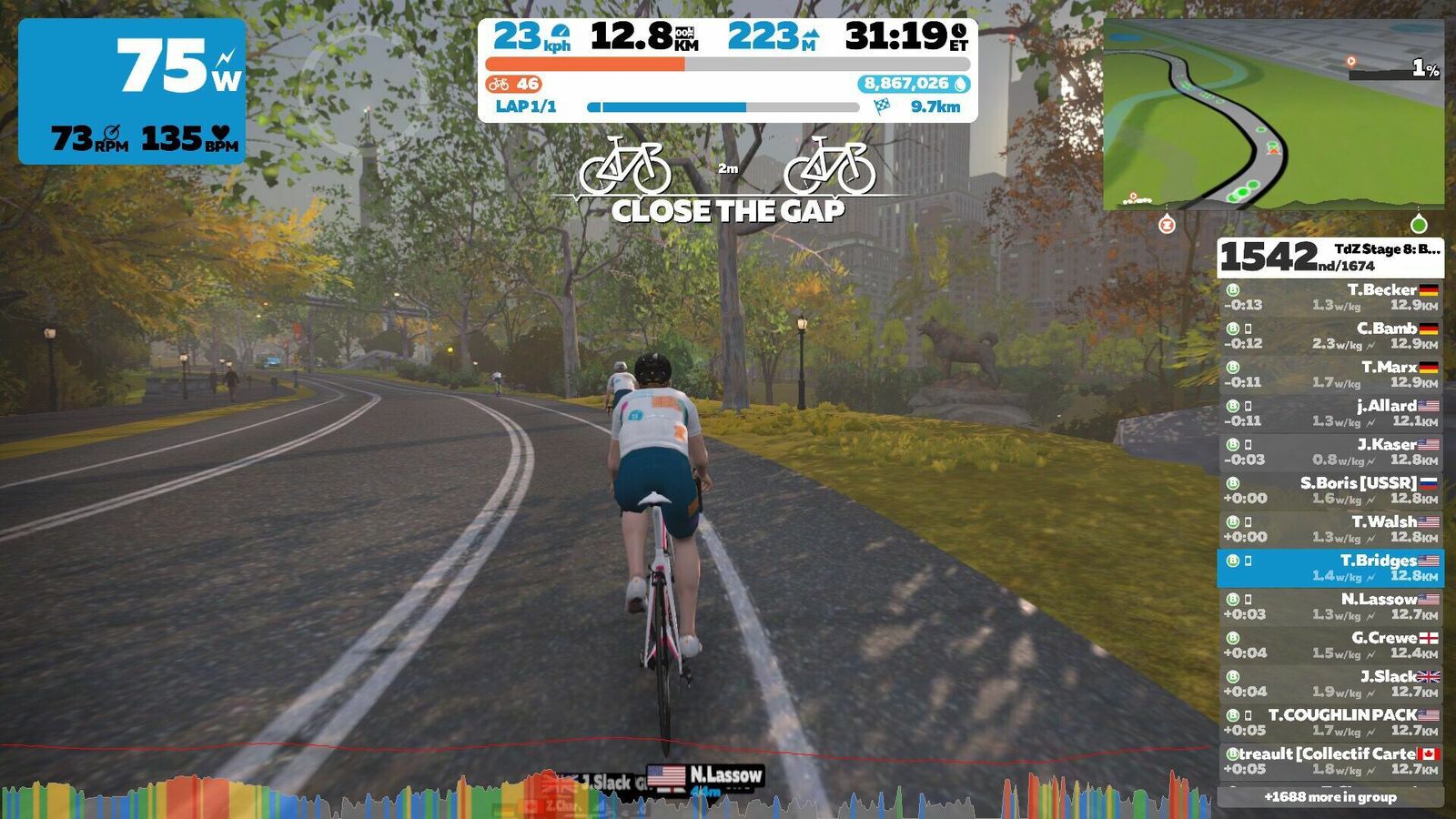The image size is (1456, 819).
Task: Click the TdZ Stage 8 event position header
Action: [1330, 258]
